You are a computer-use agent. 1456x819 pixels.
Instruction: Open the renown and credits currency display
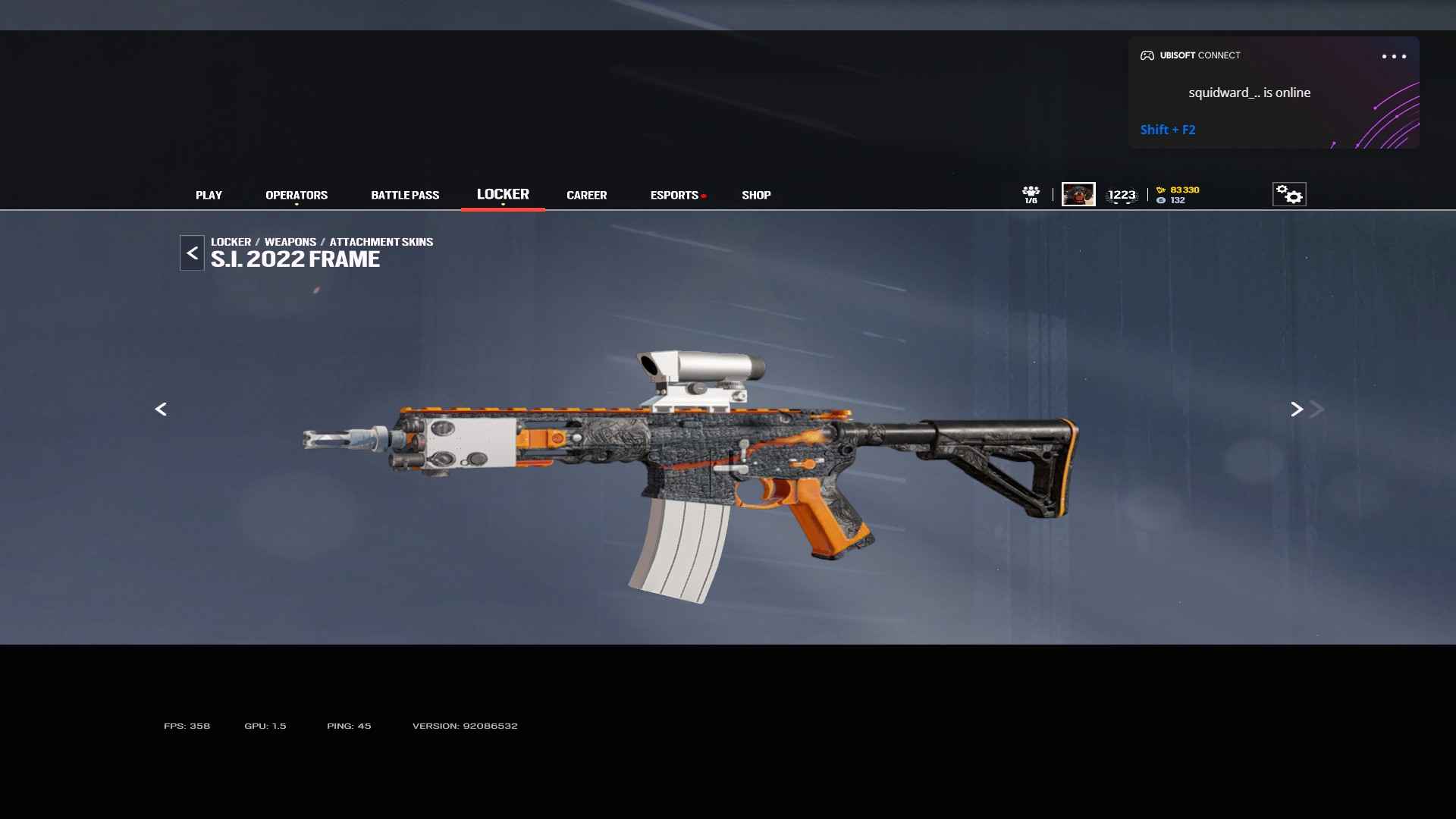click(1178, 195)
